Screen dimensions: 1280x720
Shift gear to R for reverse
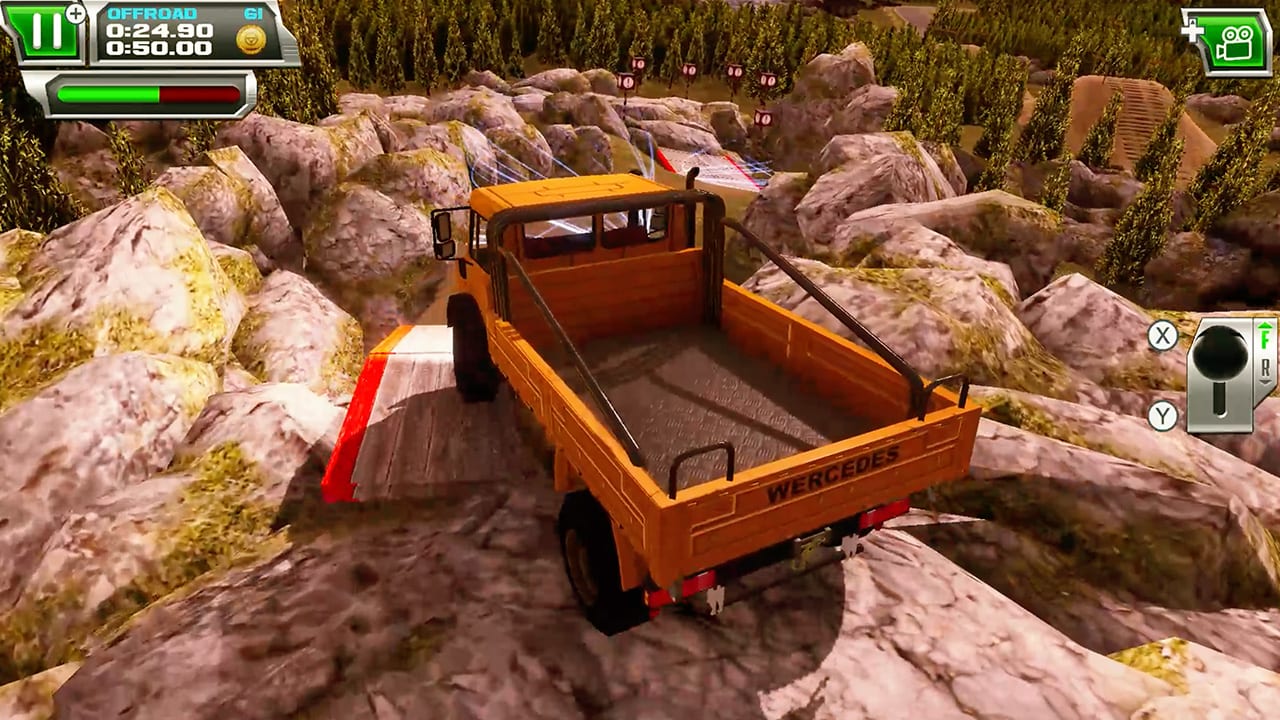tap(1265, 368)
